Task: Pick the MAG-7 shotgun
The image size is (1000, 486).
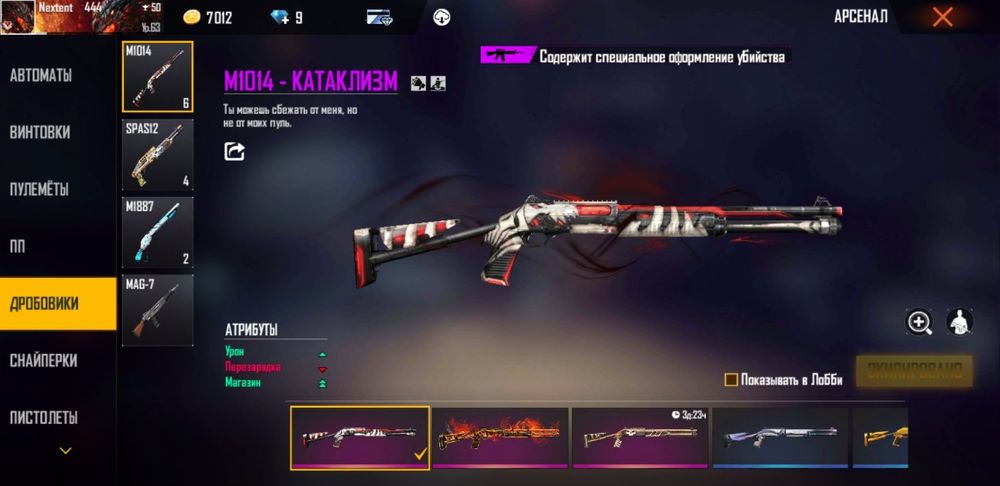Action: pos(157,310)
